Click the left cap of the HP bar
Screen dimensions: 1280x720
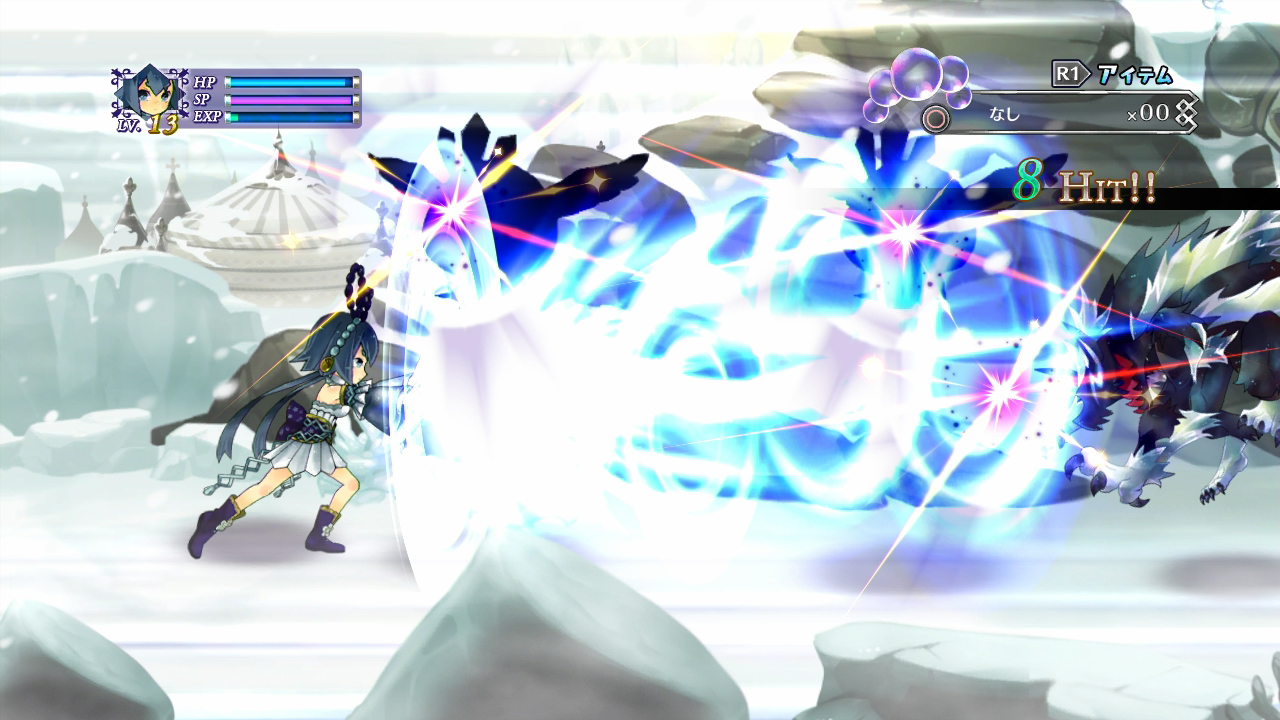(229, 82)
